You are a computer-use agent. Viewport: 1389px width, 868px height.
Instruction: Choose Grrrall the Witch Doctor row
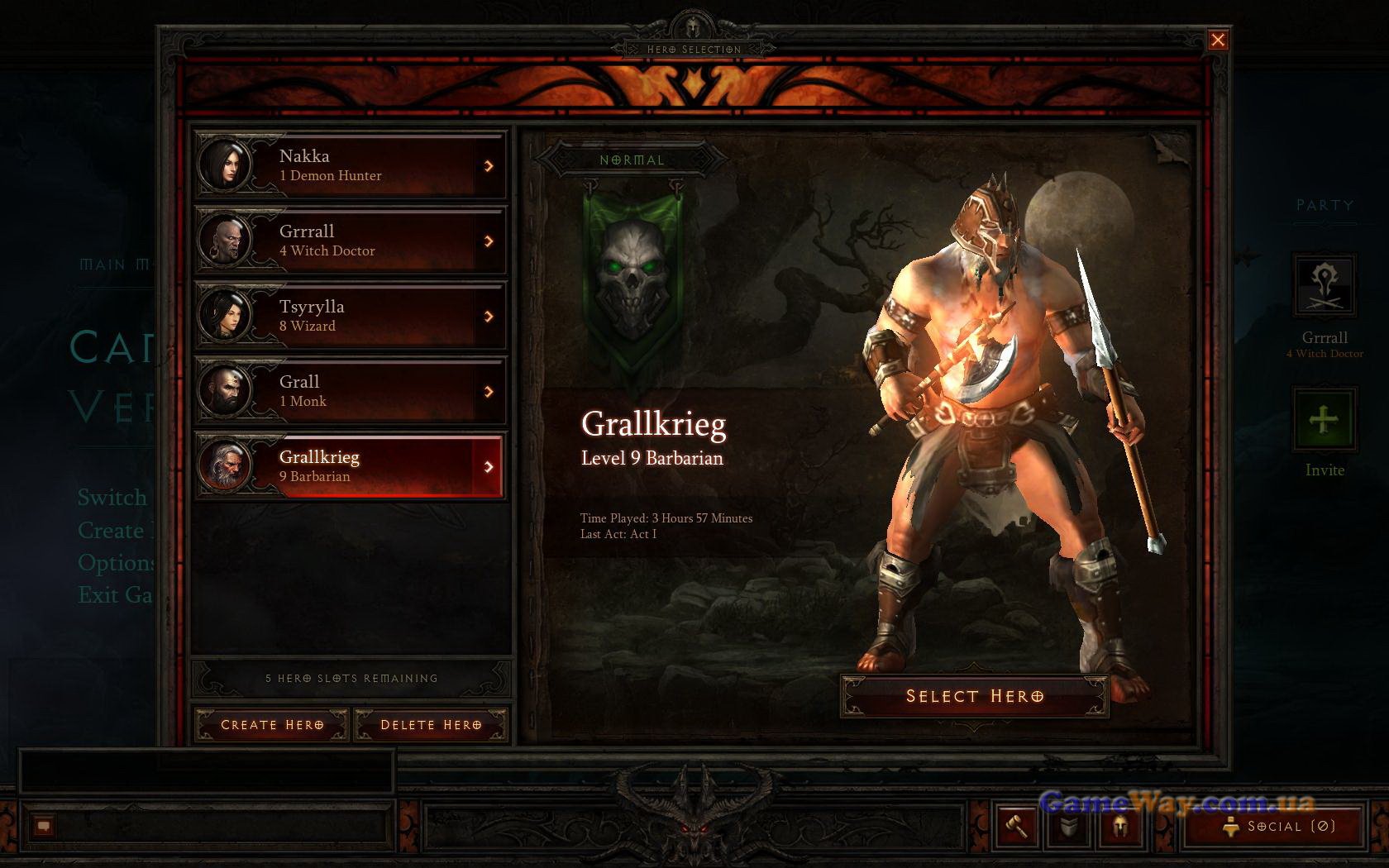(x=351, y=241)
